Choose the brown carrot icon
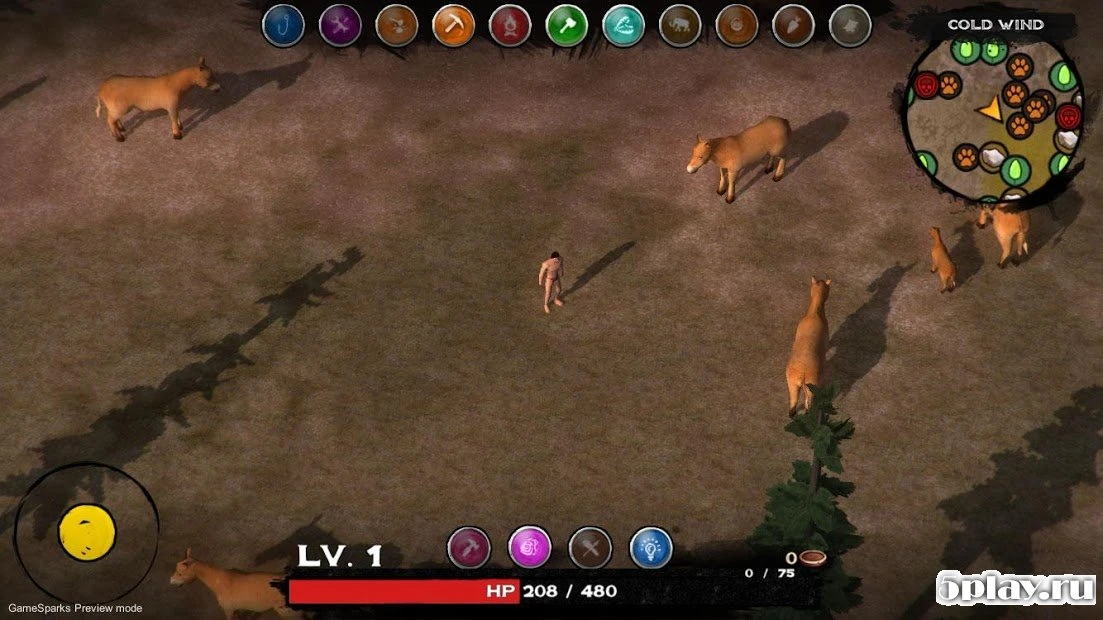1103x620 pixels. [x=793, y=25]
